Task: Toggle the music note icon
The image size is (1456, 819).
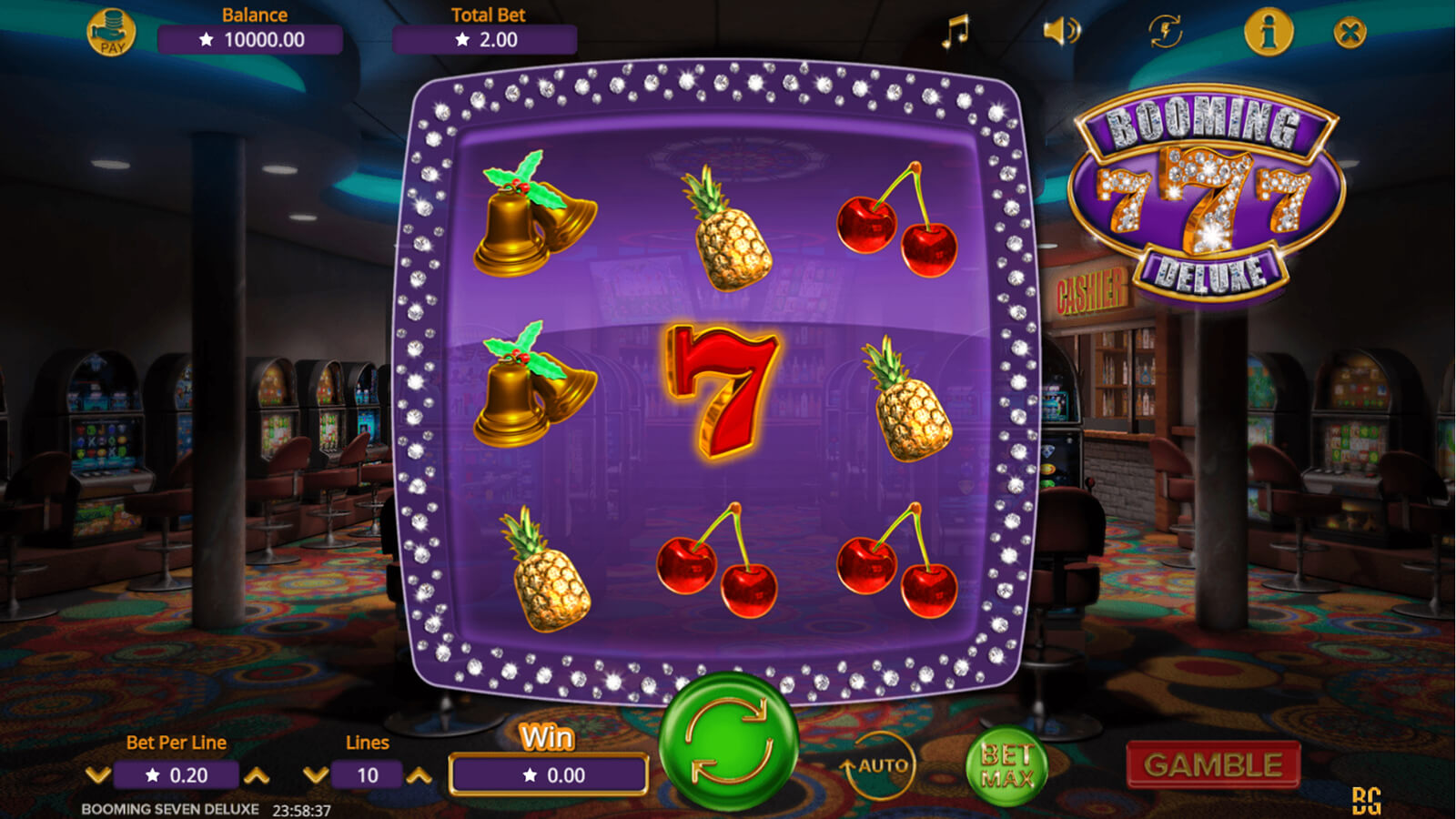Action: [x=955, y=32]
